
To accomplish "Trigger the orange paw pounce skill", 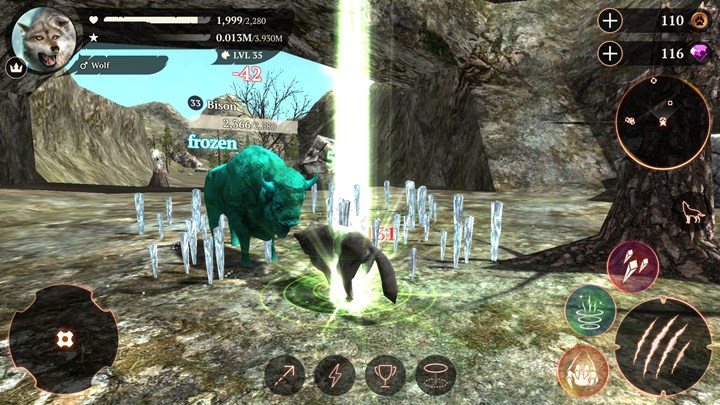I will [582, 369].
